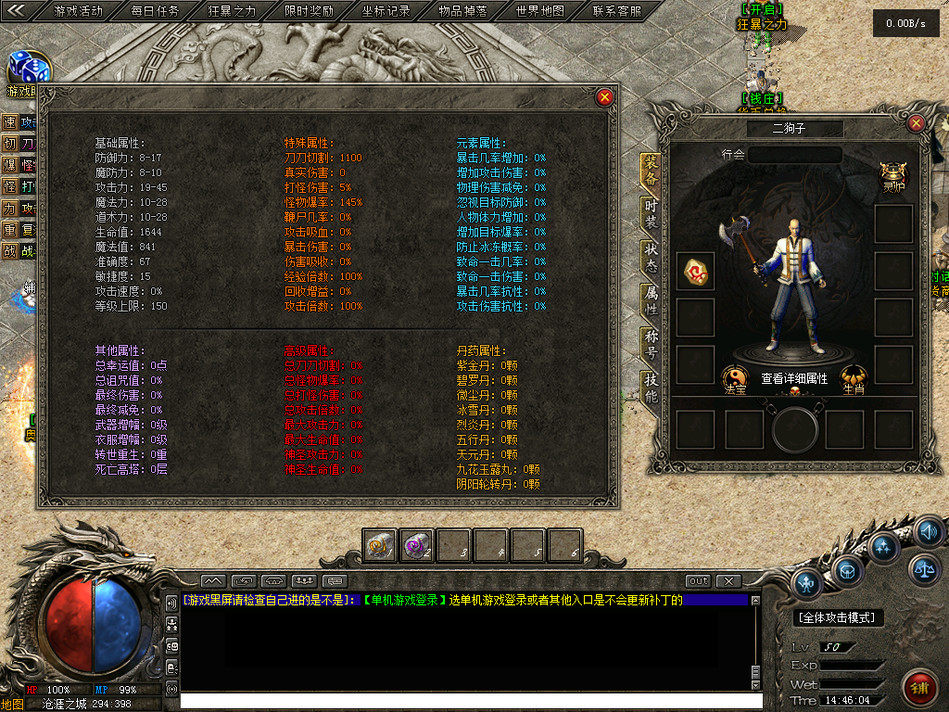This screenshot has width=949, height=712.
Task: Toggle the 全体攻击模式 attack mode
Action: (x=839, y=618)
